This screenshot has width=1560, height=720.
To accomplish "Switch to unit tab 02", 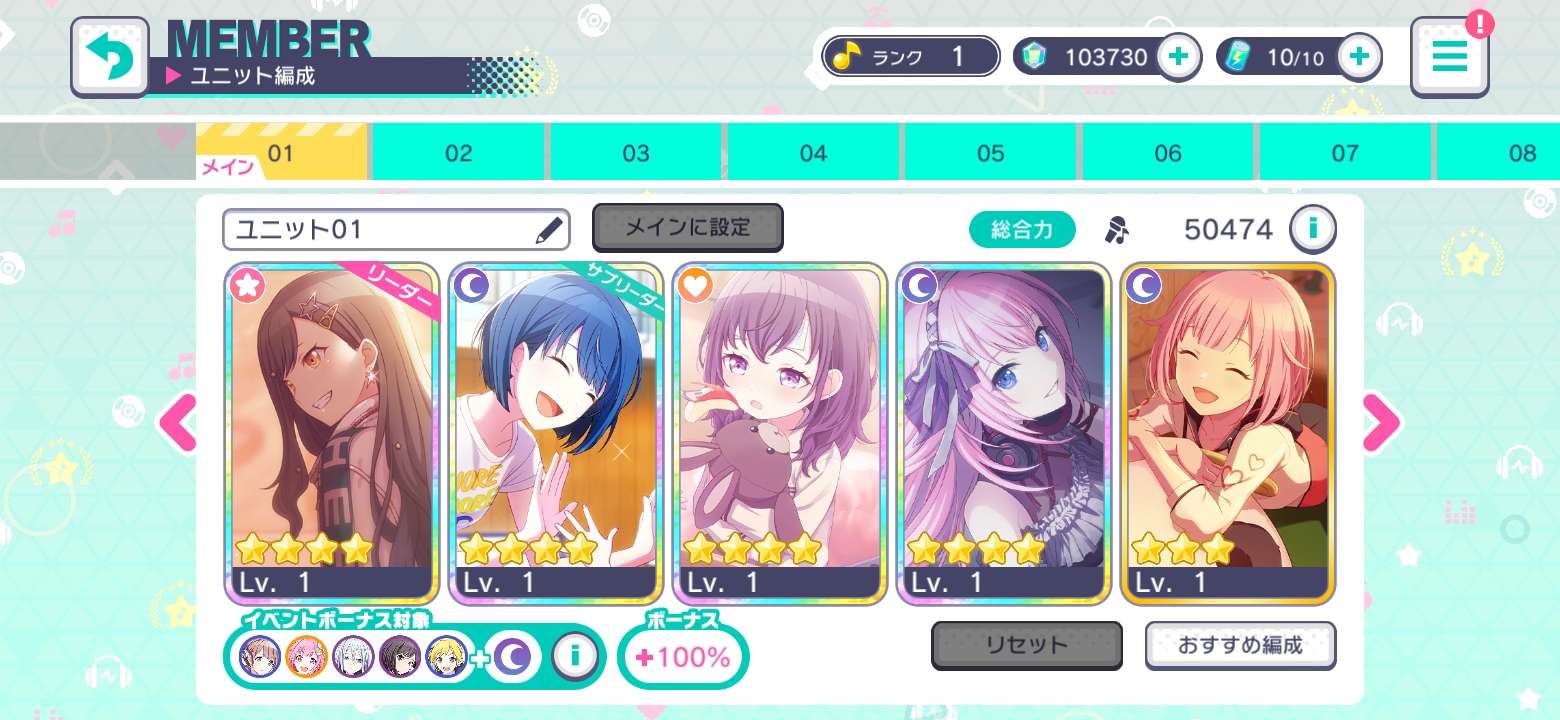I will (458, 152).
